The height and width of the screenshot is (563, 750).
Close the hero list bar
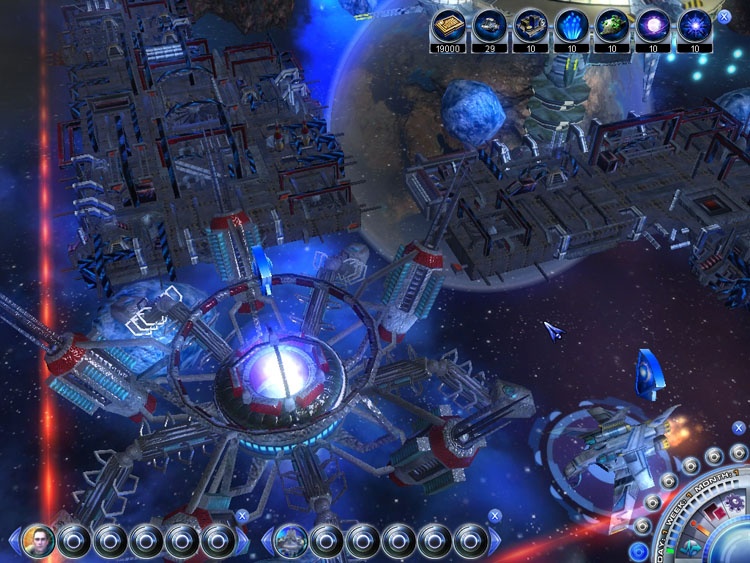(242, 516)
